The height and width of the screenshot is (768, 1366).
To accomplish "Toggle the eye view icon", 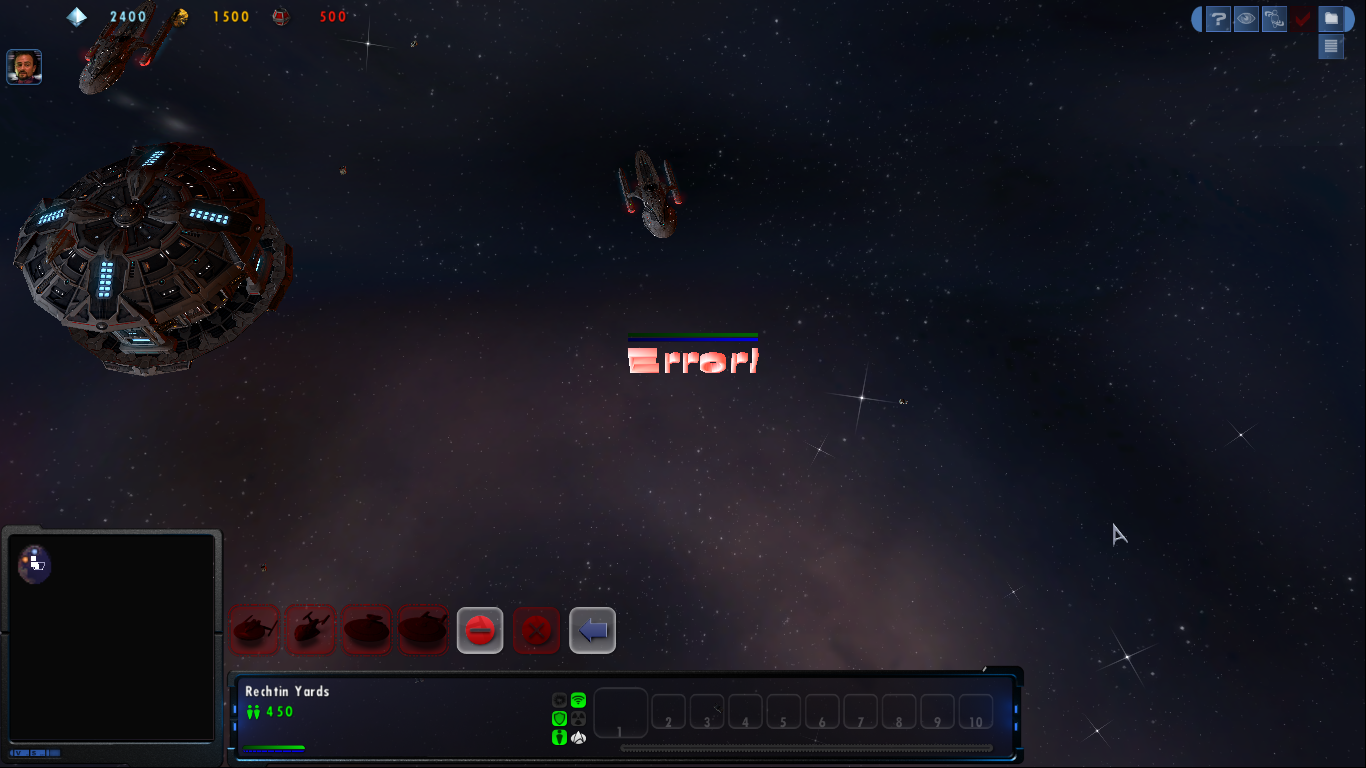I will point(1246,19).
